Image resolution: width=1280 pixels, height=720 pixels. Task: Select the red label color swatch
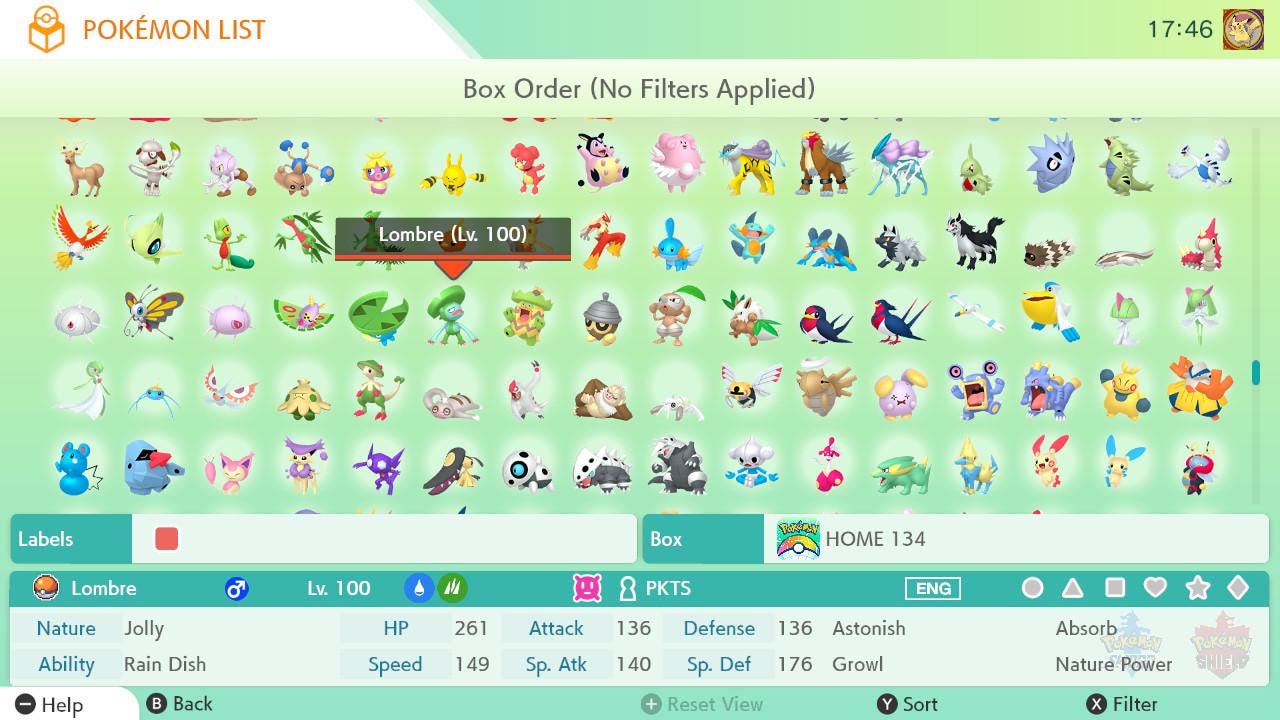(x=166, y=539)
